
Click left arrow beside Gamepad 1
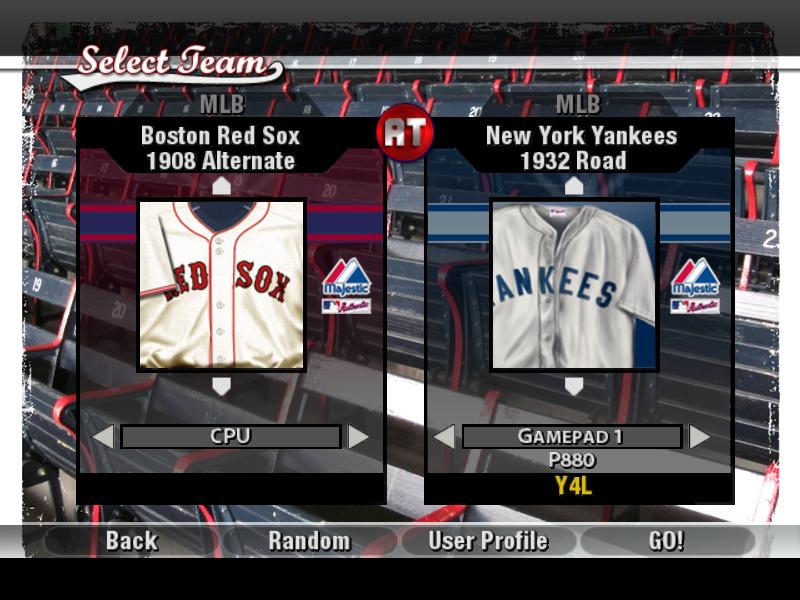tap(444, 437)
